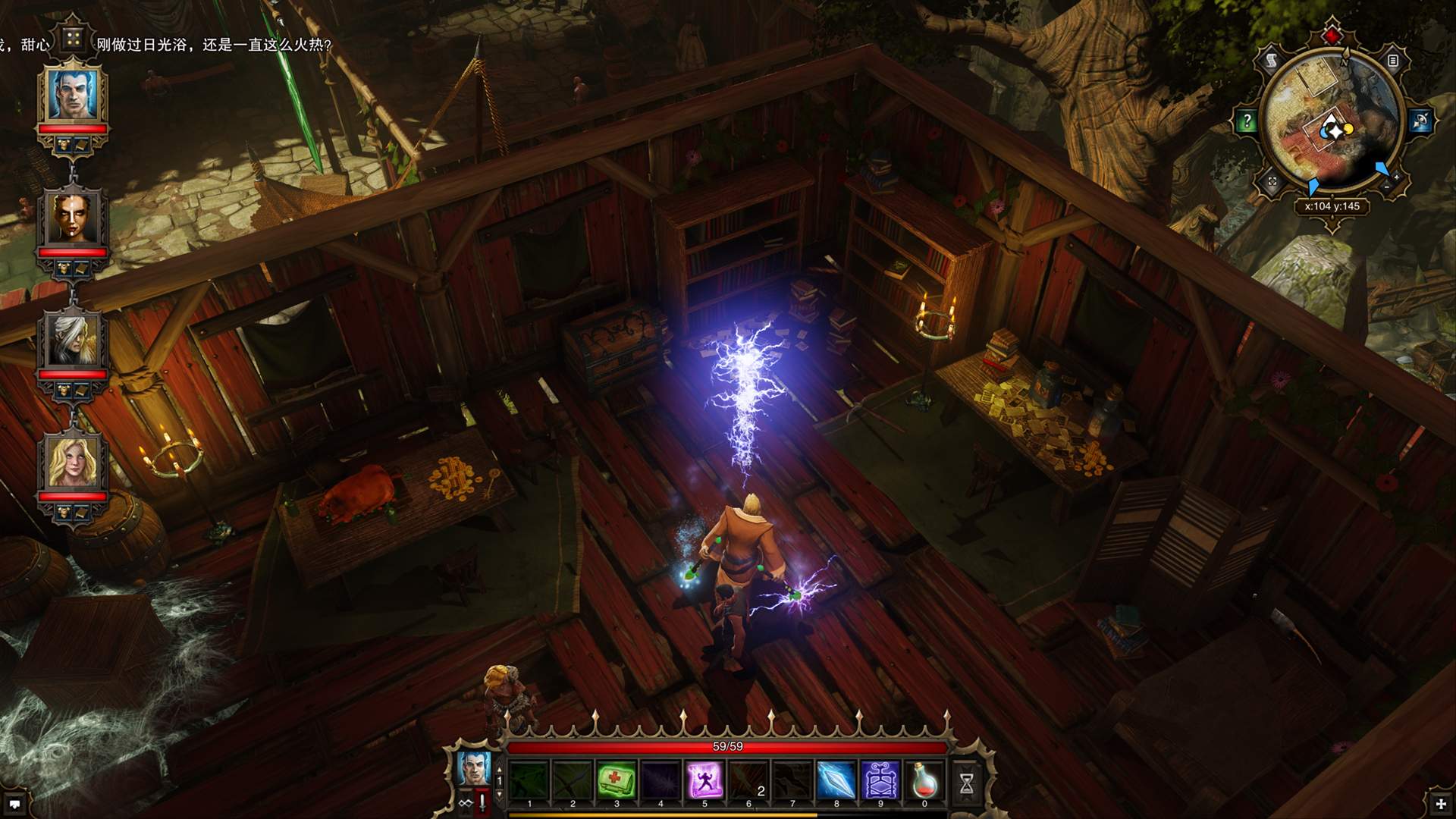The height and width of the screenshot is (819, 1456).
Task: Open the journal icon right of the minimap
Action: click(x=1393, y=61)
